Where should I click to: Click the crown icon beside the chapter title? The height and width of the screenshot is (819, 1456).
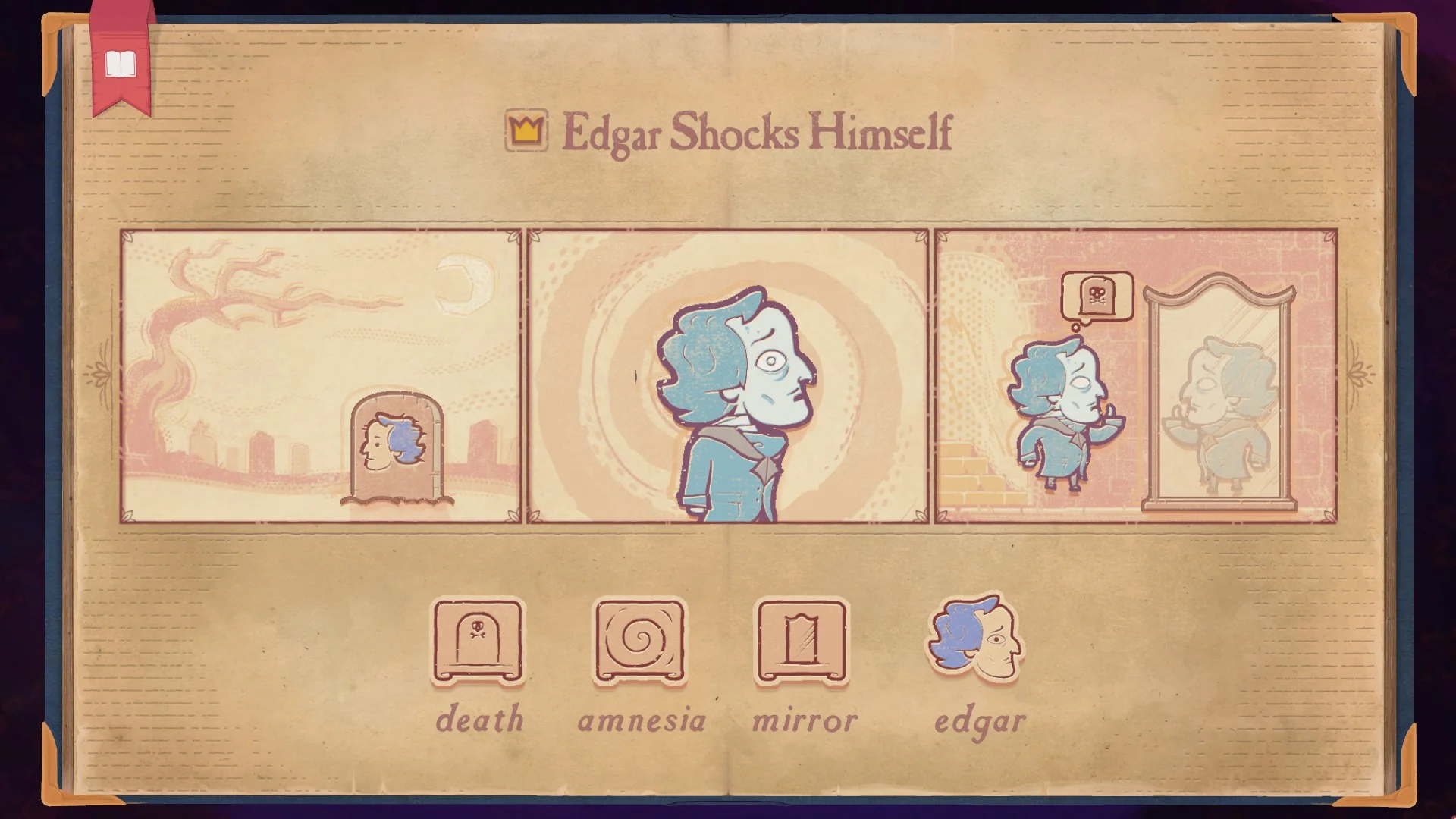click(527, 129)
